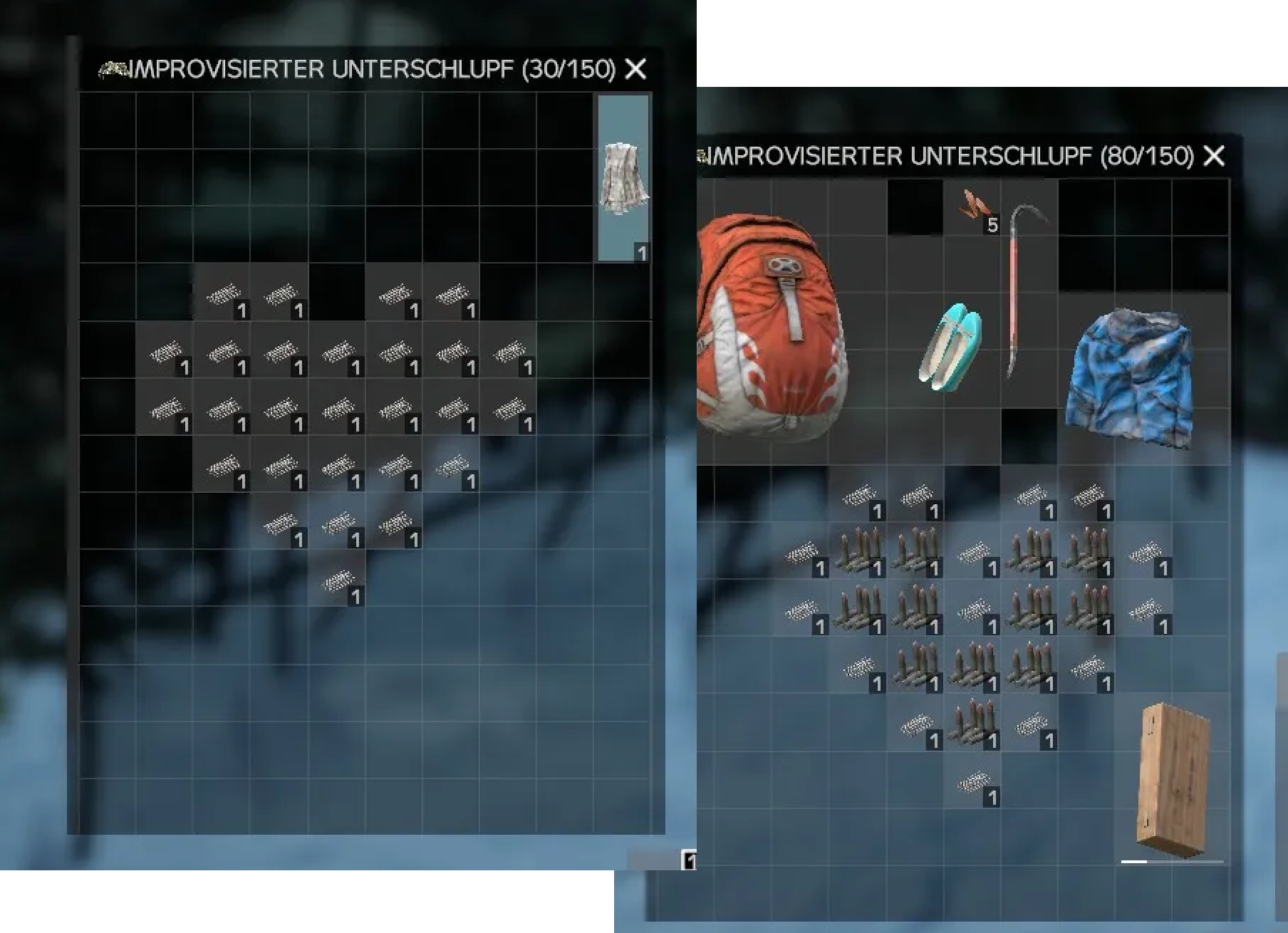Screen dimensions: 1288x933
Task: Select the feather stack of five
Action: pos(974,207)
